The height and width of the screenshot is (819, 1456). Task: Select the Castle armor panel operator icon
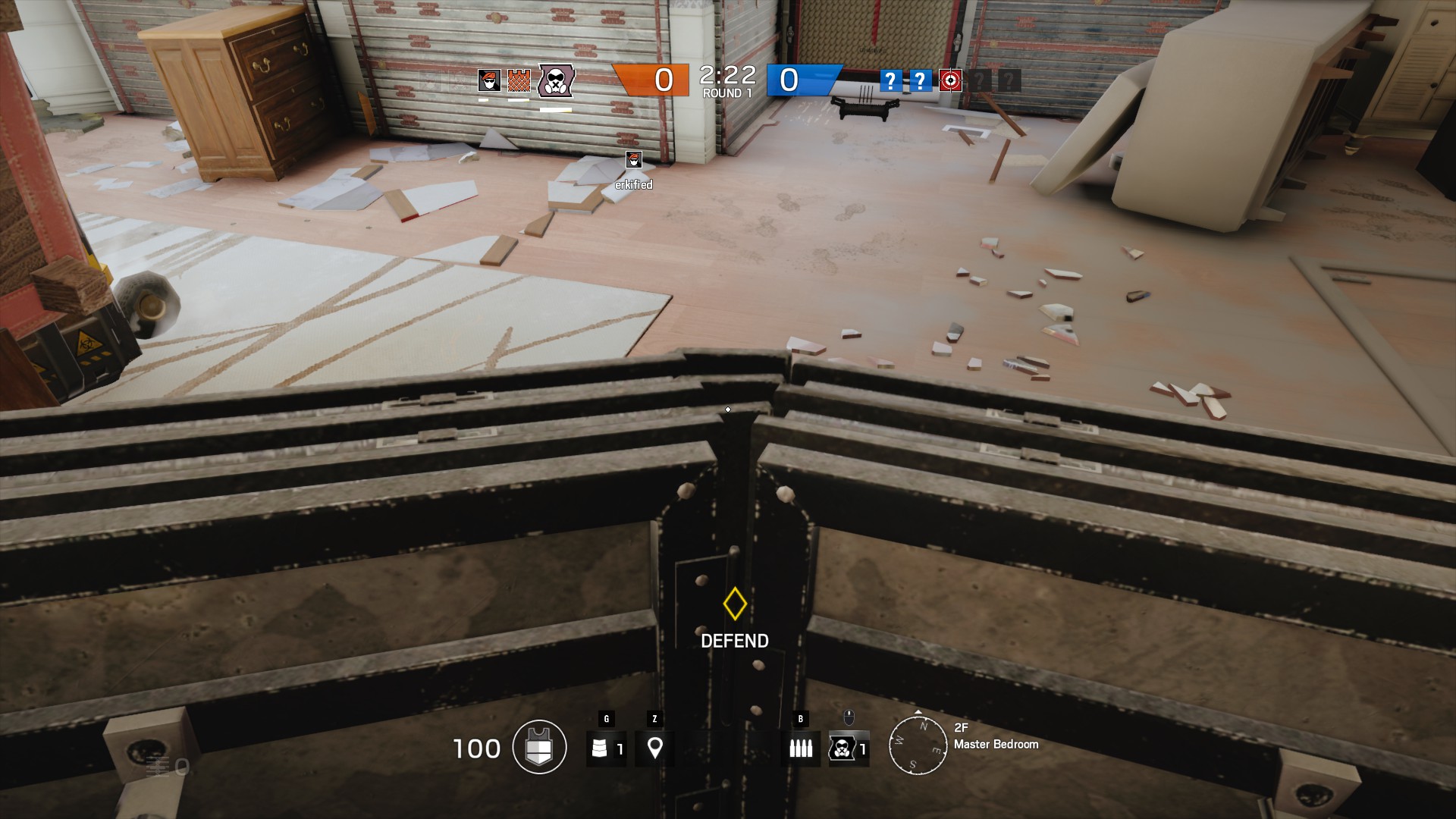click(518, 81)
